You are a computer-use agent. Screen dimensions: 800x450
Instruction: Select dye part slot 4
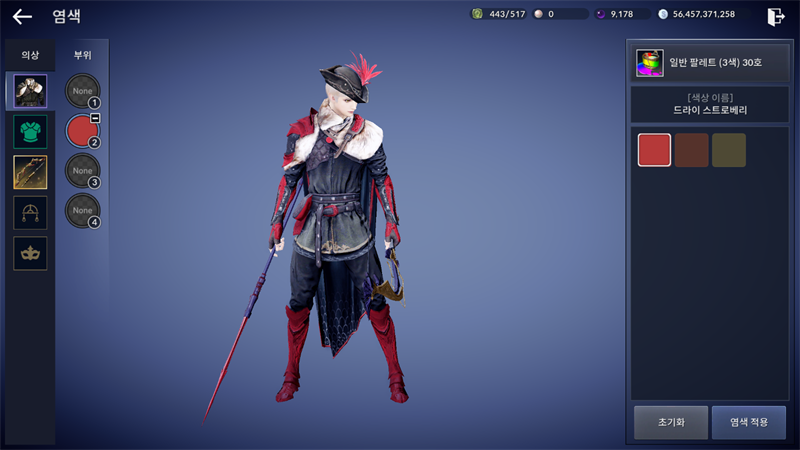[x=82, y=211]
